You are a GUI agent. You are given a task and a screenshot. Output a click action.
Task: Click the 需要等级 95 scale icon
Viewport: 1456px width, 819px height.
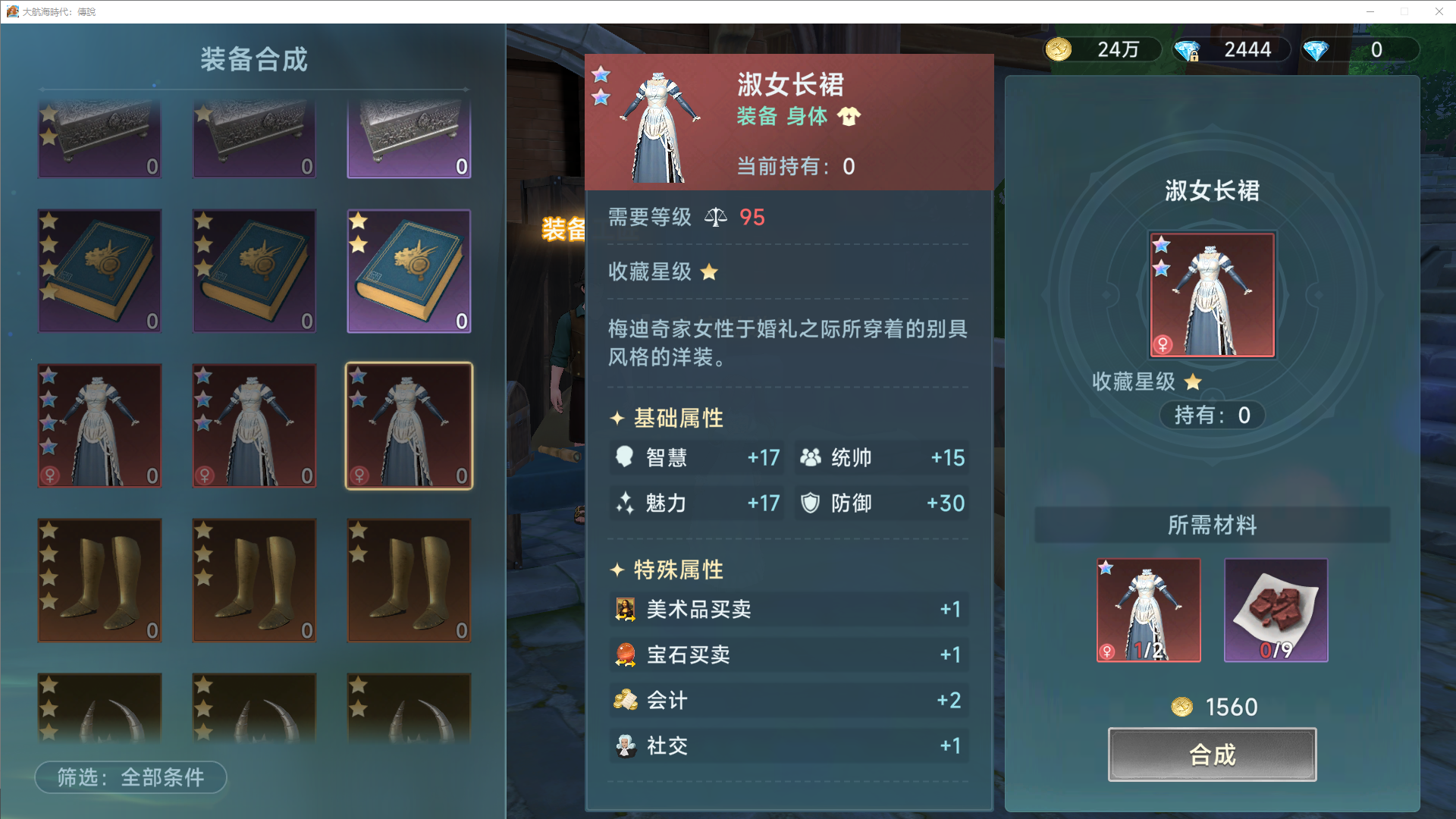[x=716, y=217]
